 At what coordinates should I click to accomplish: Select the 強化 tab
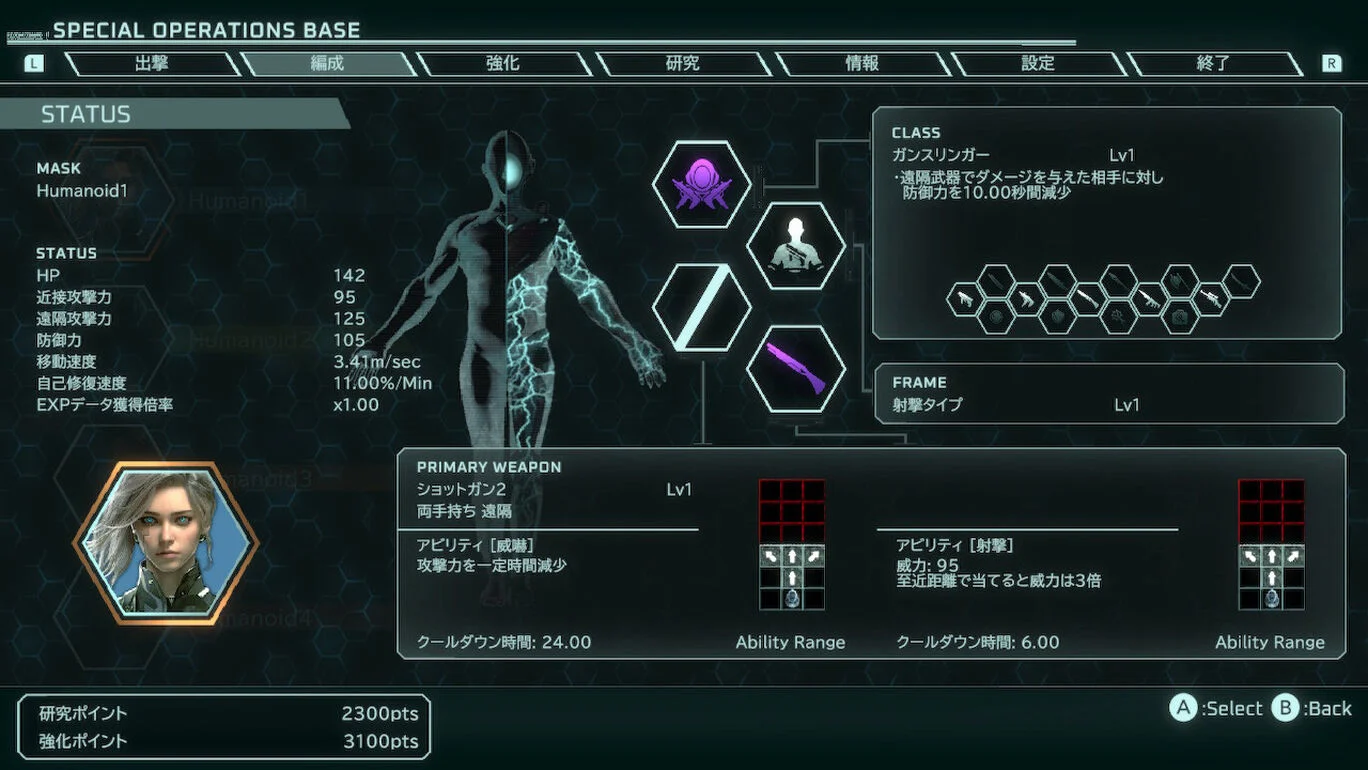tap(503, 63)
